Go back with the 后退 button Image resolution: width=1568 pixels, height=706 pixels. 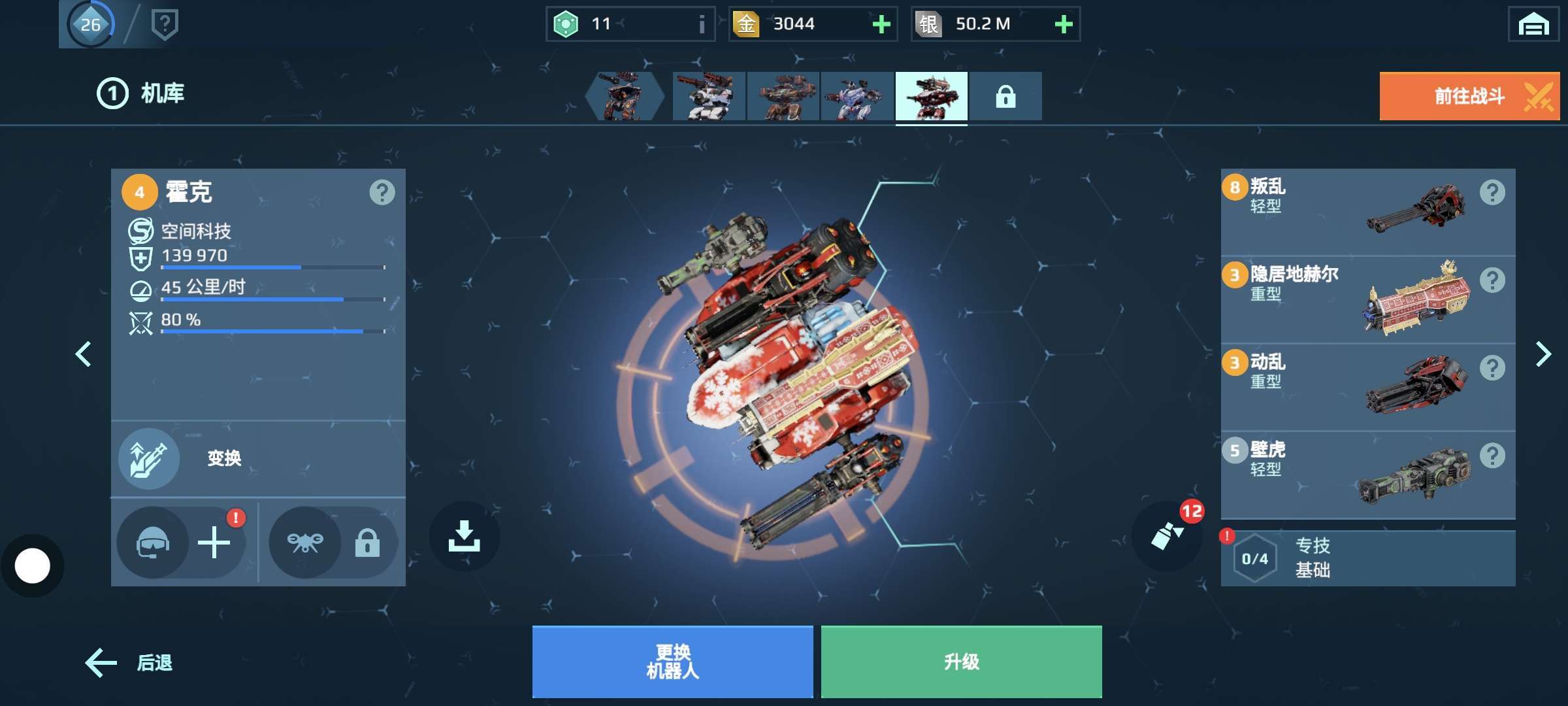[x=129, y=663]
